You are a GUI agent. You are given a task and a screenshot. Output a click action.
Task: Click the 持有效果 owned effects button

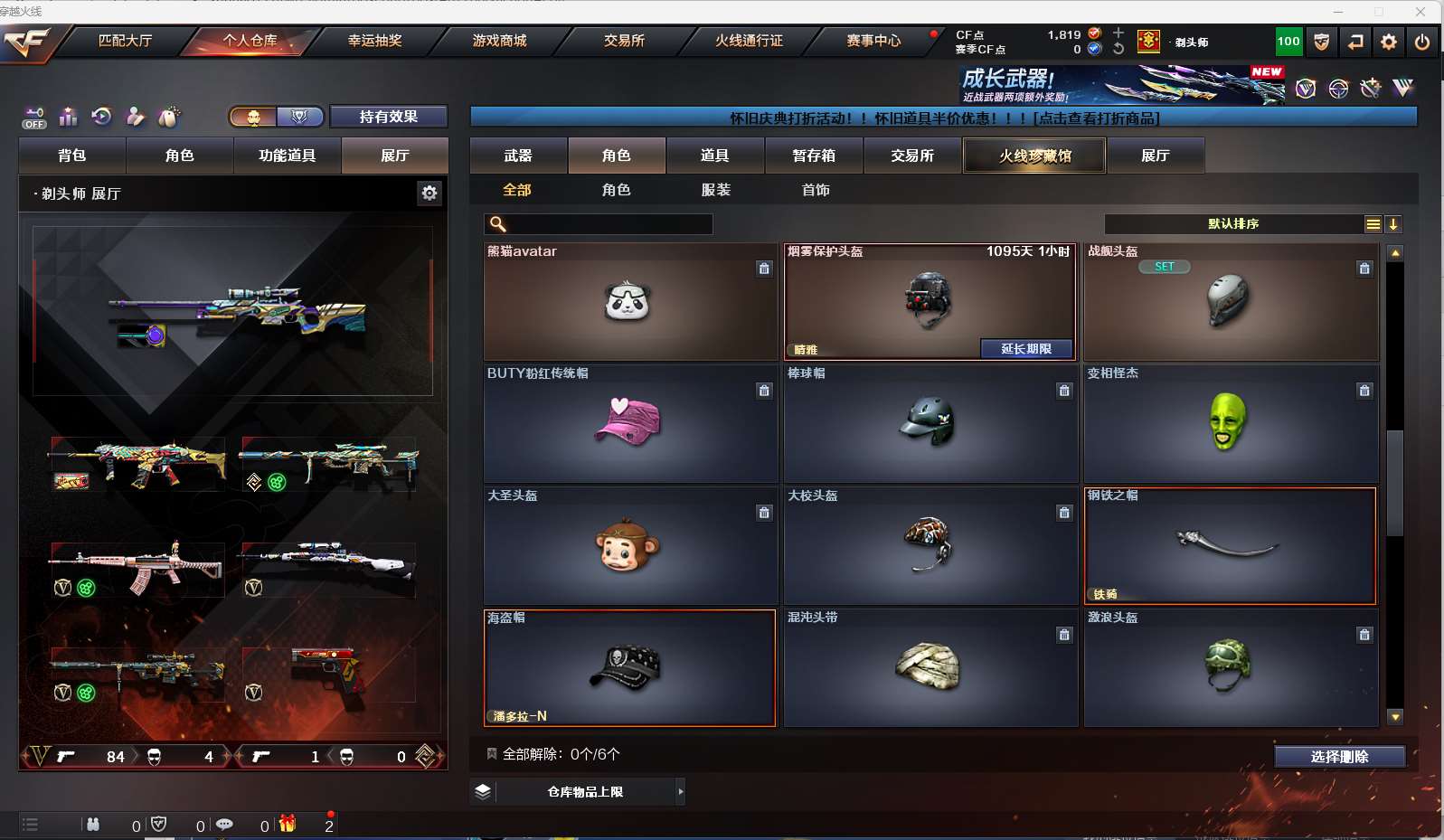click(388, 117)
